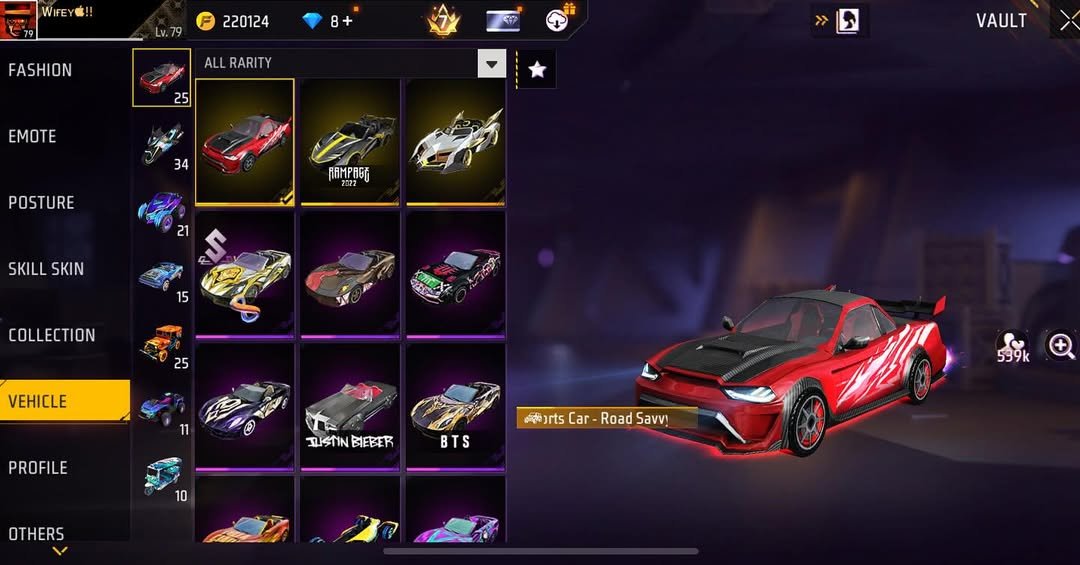Select the Rampage 2022 car skin
Viewport: 1080px width, 565px height.
pos(350,142)
